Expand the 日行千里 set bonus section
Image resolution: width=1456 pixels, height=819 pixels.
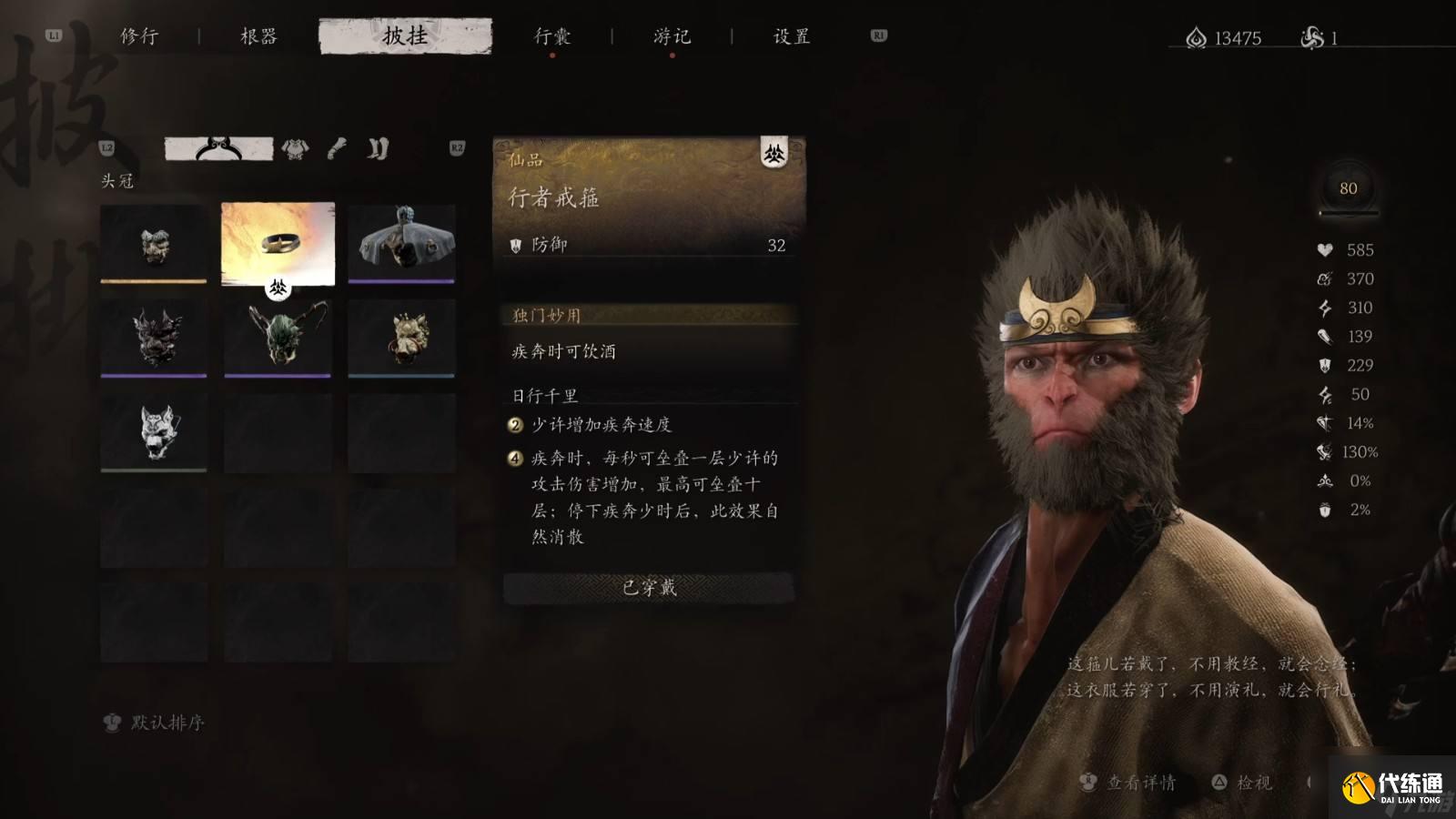[547, 395]
